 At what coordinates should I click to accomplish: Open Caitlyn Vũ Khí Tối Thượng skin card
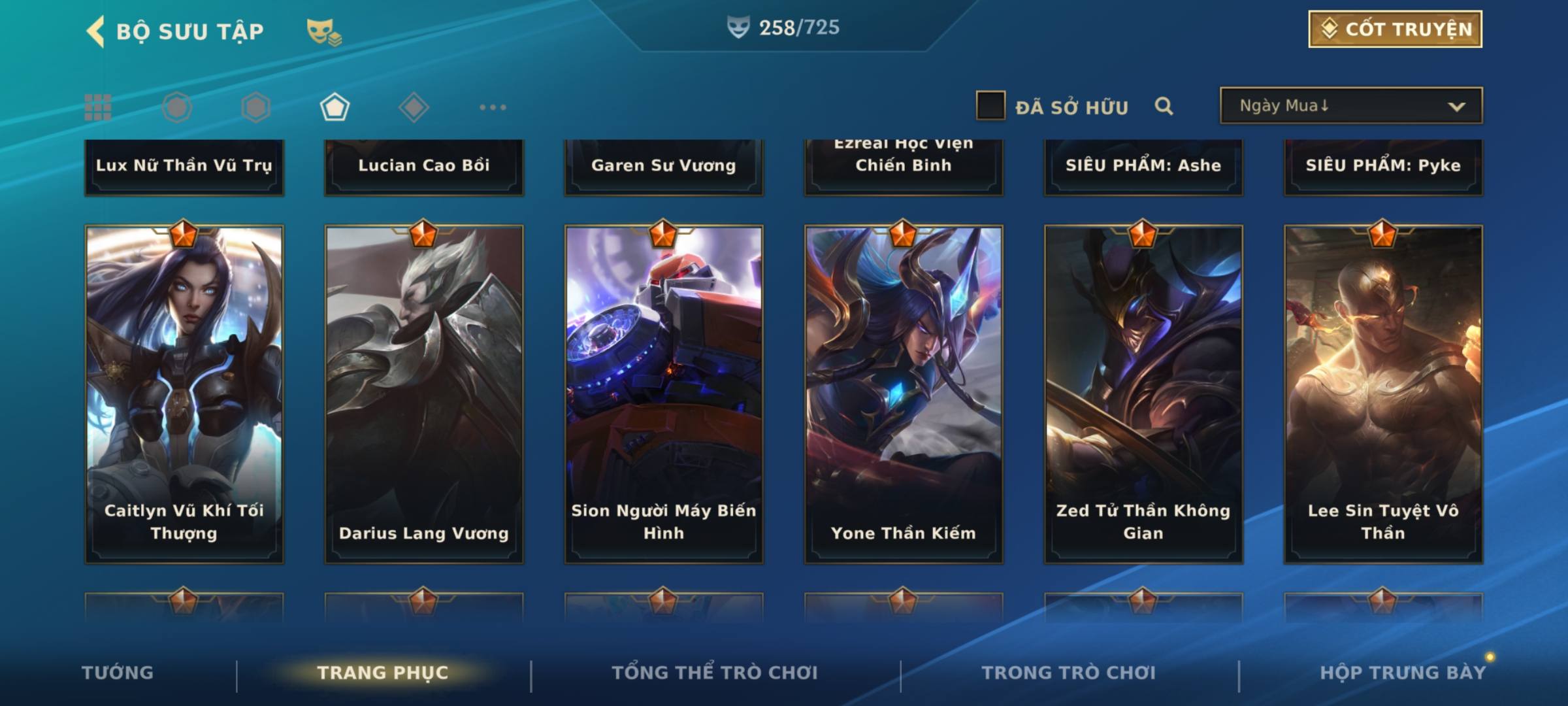click(x=184, y=394)
